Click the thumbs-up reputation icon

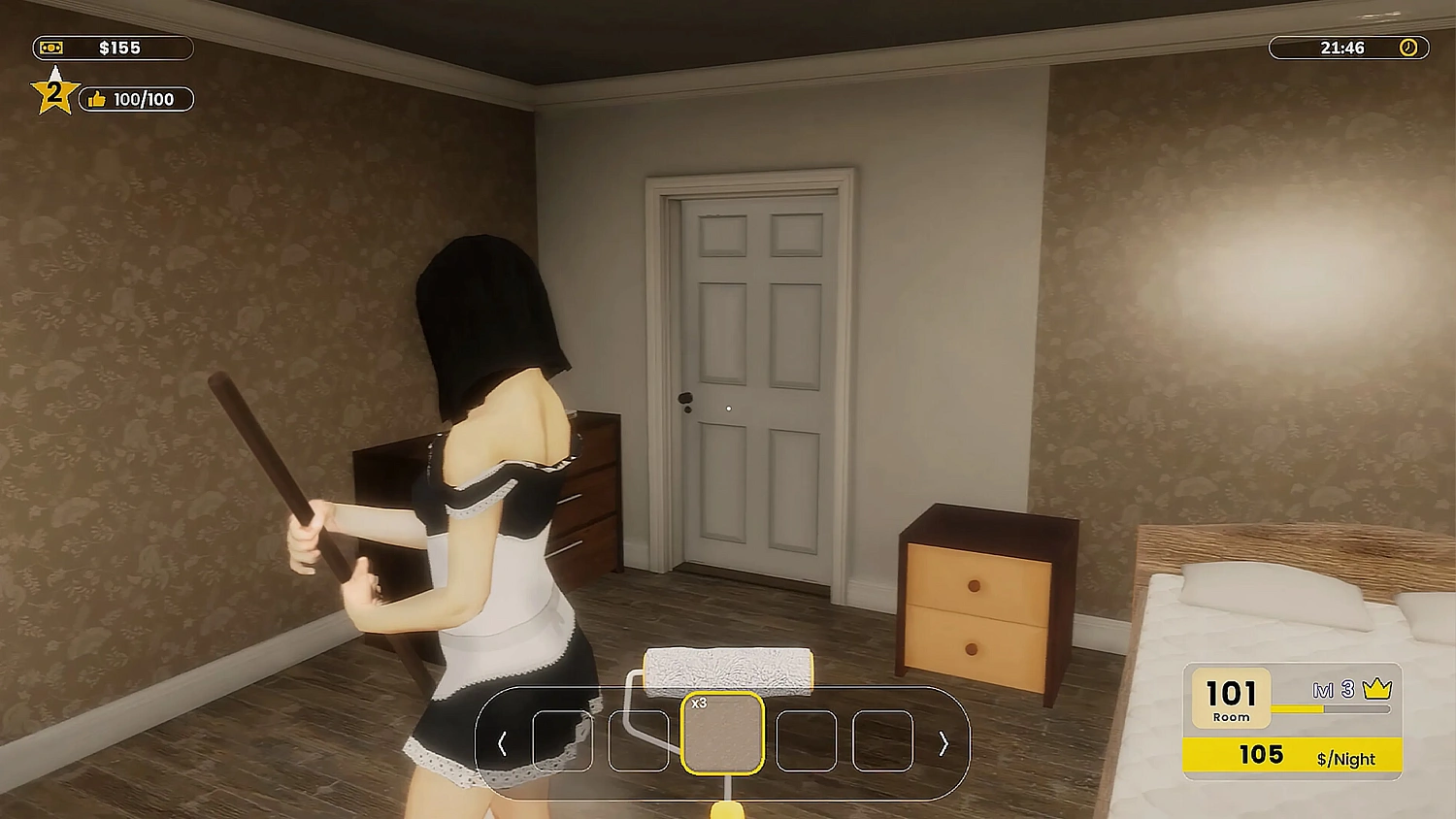97,99
